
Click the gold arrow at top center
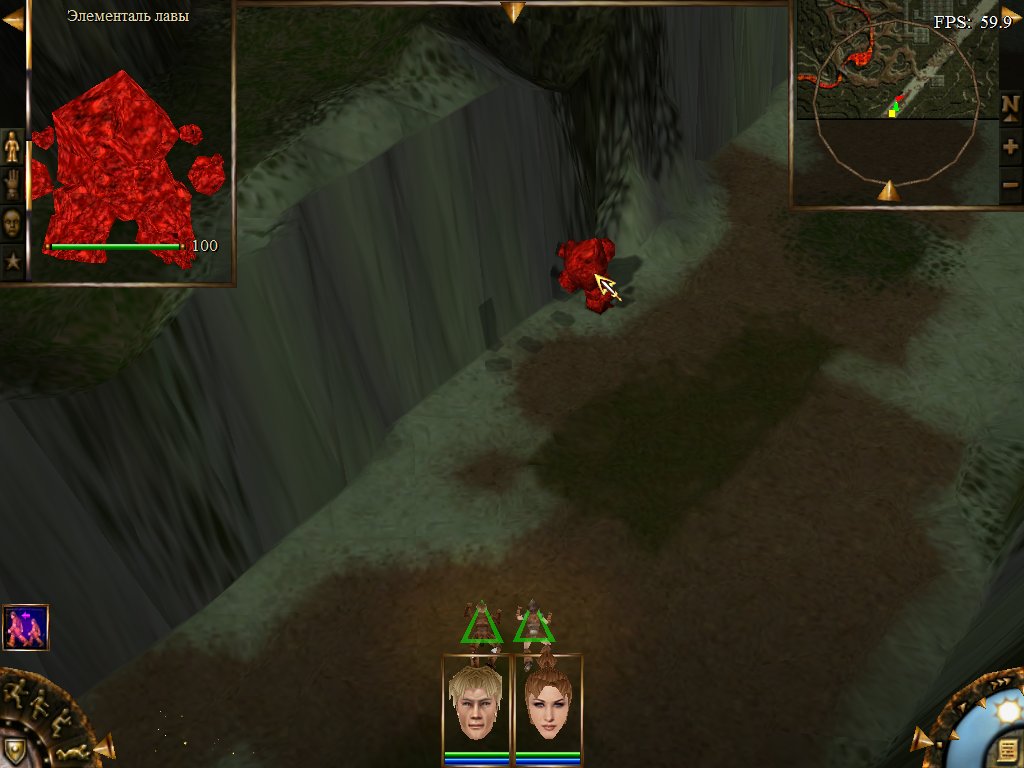pos(513,12)
